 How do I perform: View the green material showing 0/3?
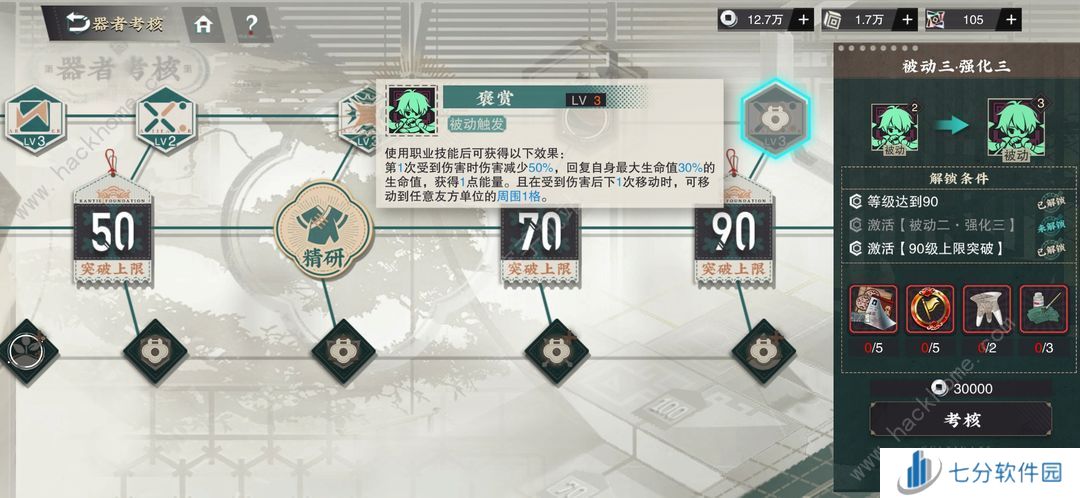(x=1042, y=310)
